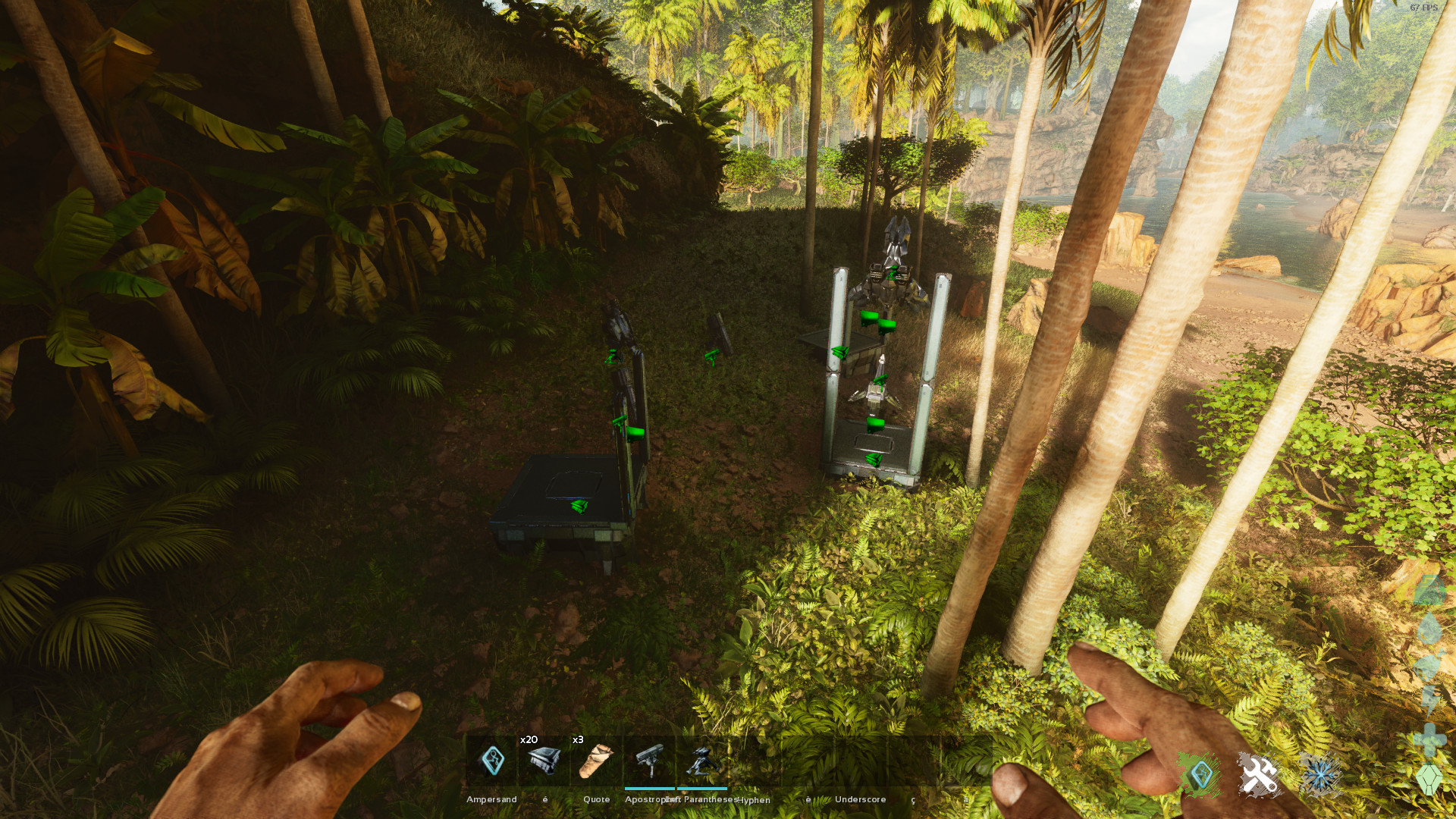Image resolution: width=1456 pixels, height=819 pixels.
Task: Select the dark robotic creature hotbar item
Action: click(702, 761)
